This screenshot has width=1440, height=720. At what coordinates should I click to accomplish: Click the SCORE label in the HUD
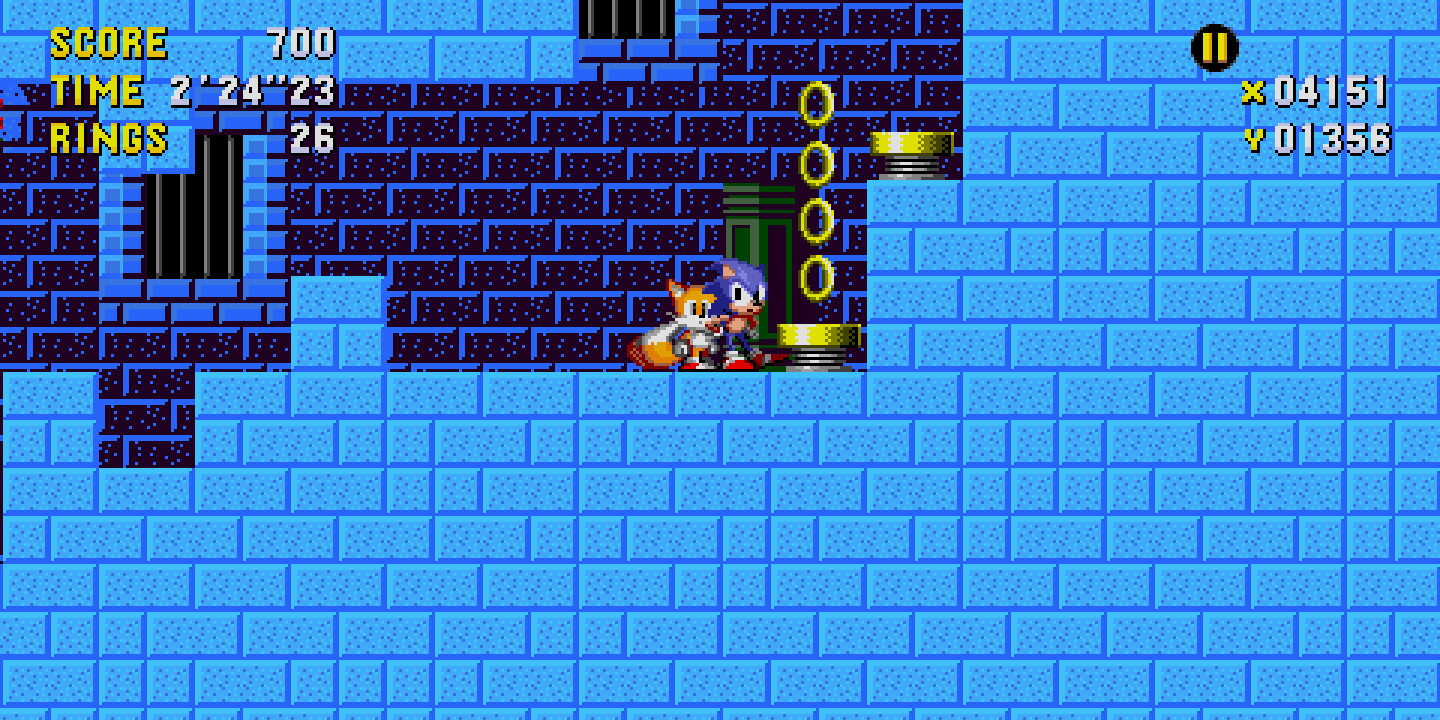click(110, 42)
